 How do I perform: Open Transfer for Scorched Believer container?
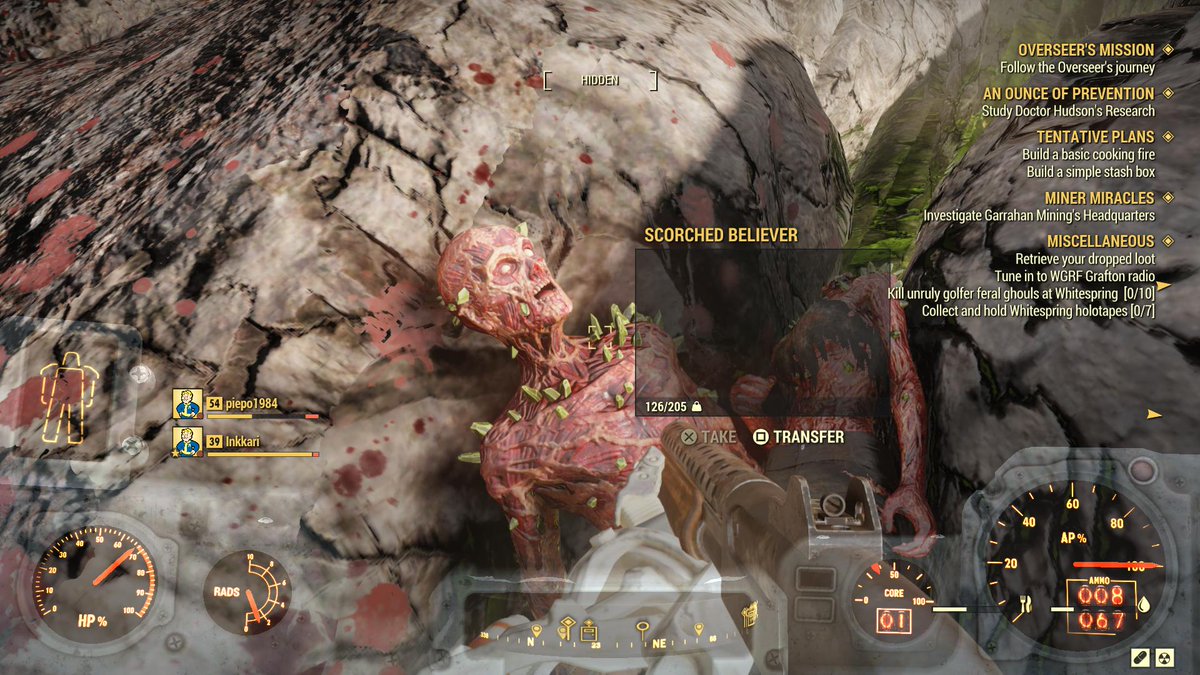tap(797, 437)
